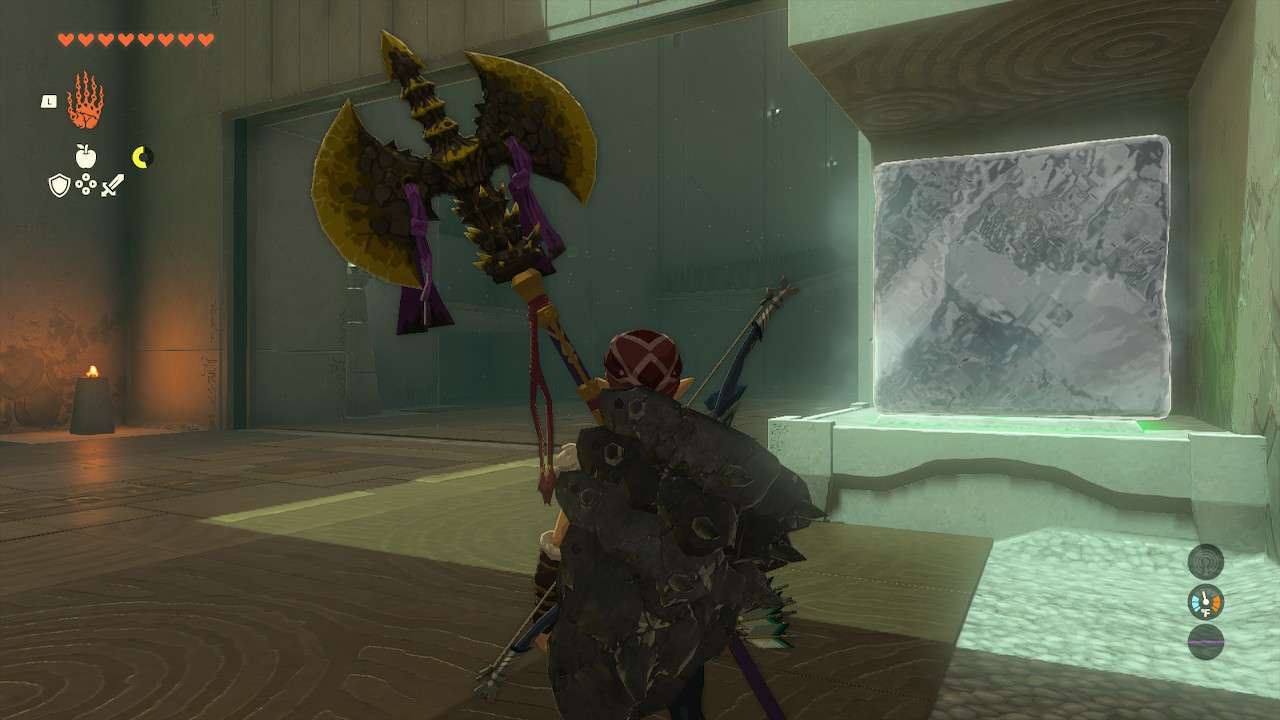The image size is (1280, 720).
Task: Select the cold side of the temperature dial
Action: (1196, 601)
